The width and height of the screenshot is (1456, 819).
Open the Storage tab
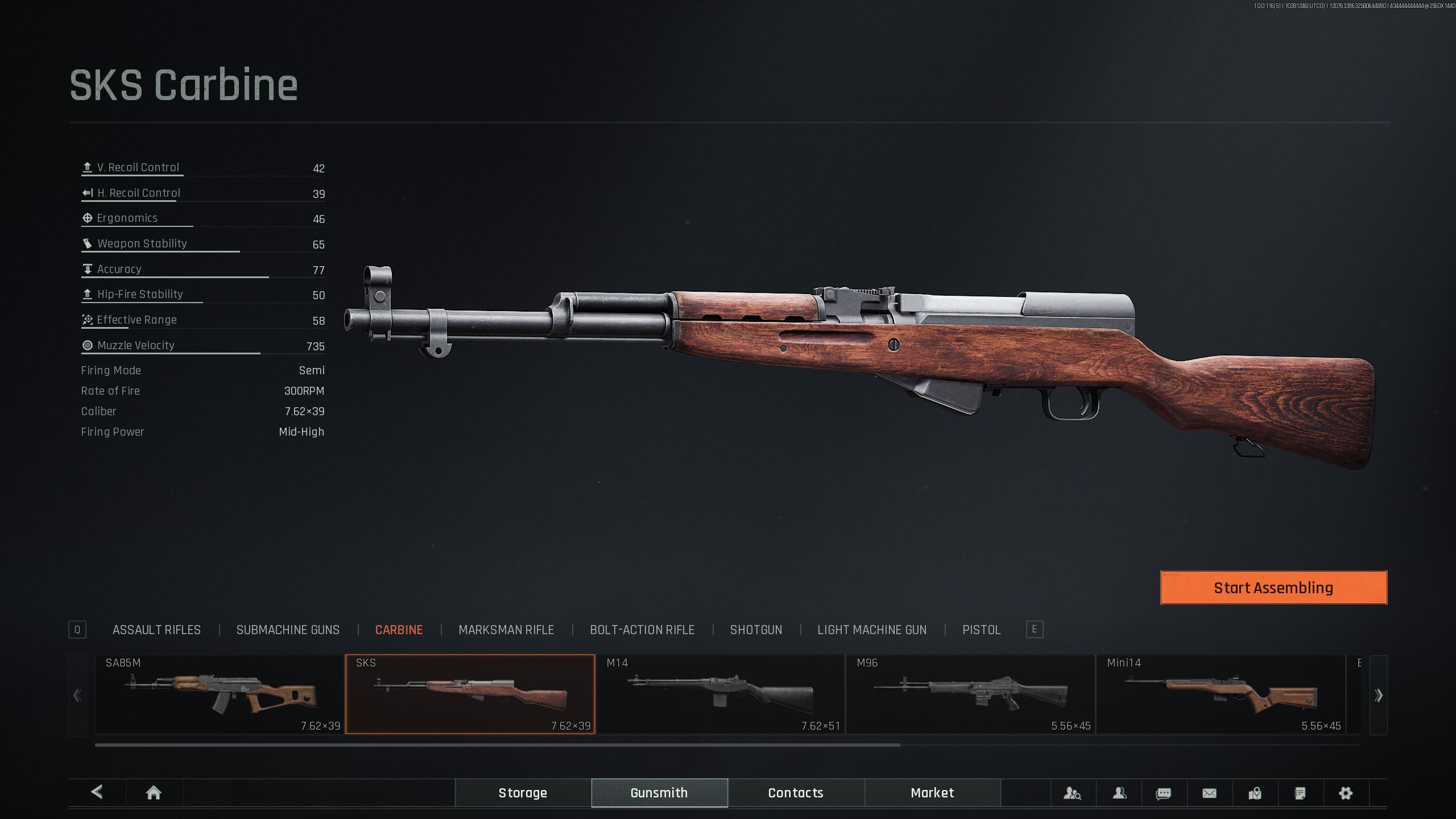[523, 793]
